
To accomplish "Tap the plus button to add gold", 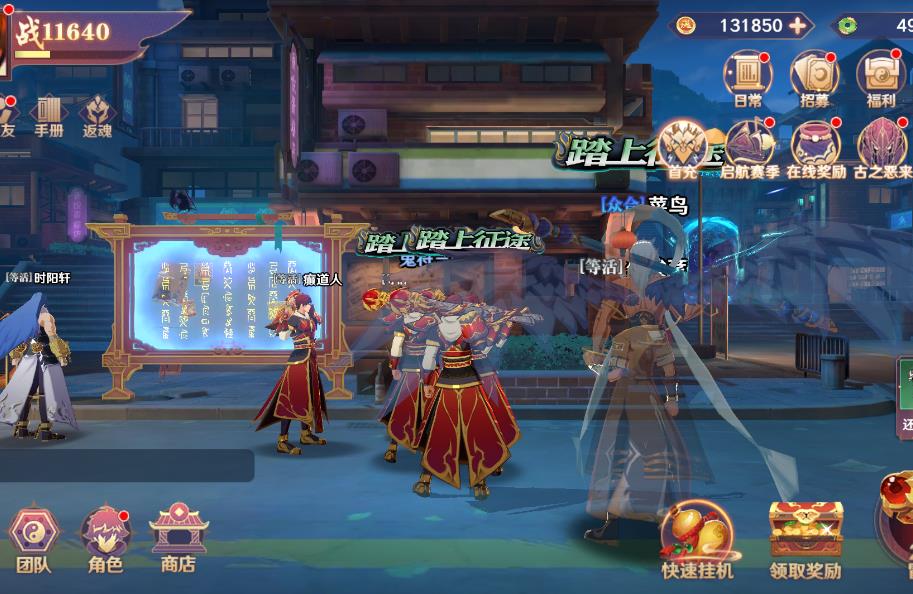I will pos(797,25).
